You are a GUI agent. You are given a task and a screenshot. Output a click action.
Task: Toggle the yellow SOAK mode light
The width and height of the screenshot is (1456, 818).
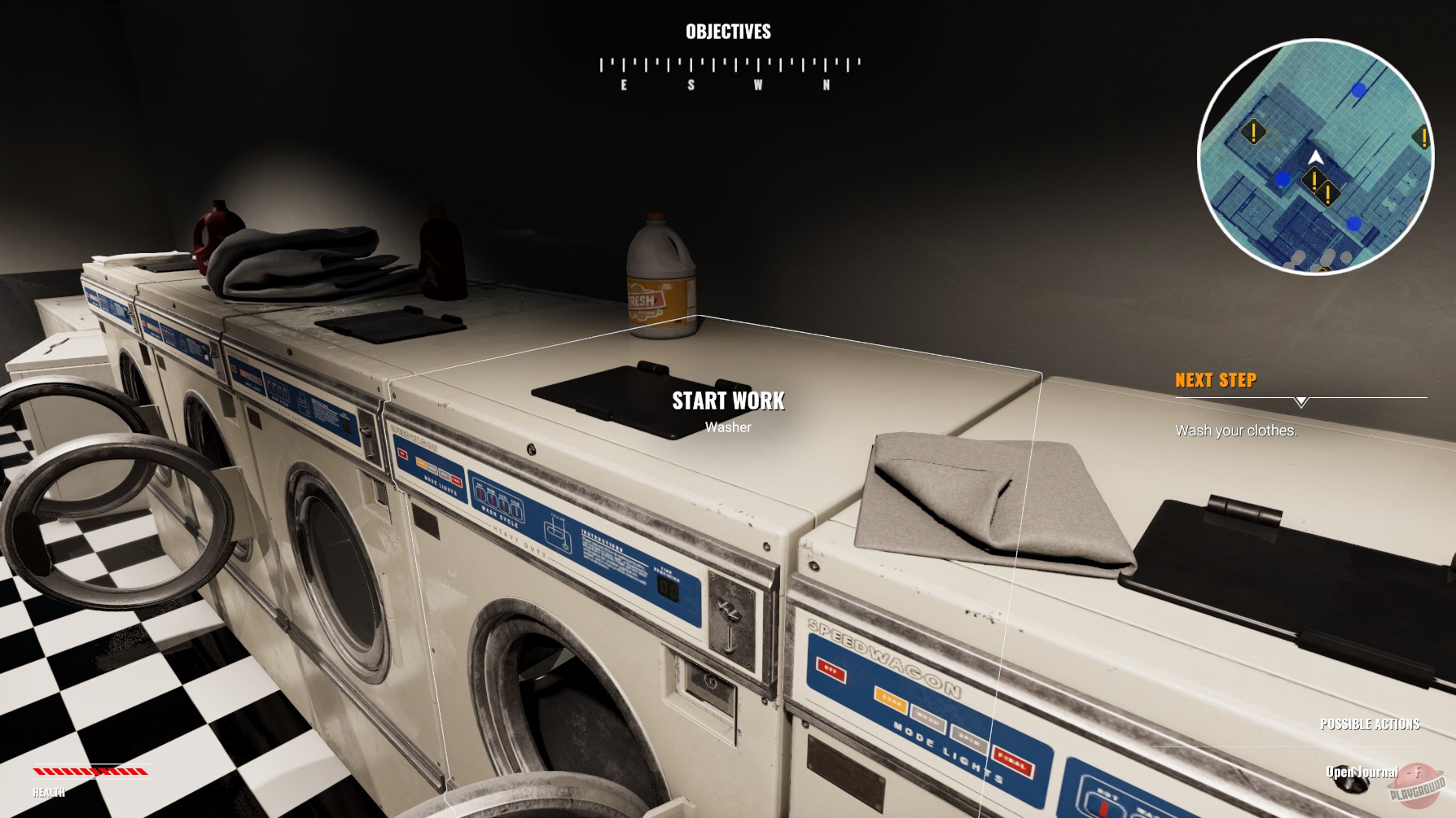(891, 701)
